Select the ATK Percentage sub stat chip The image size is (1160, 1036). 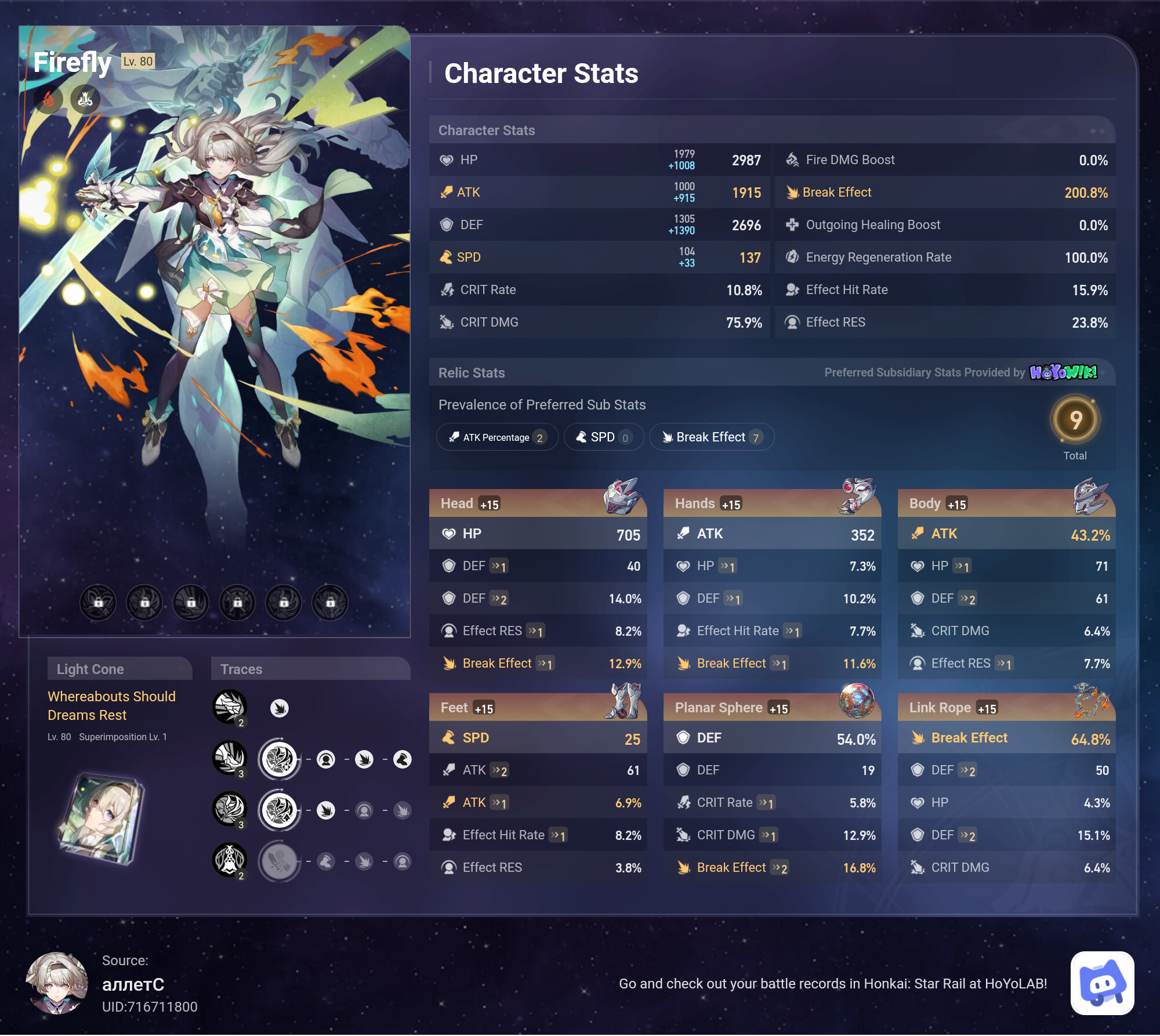(497, 437)
